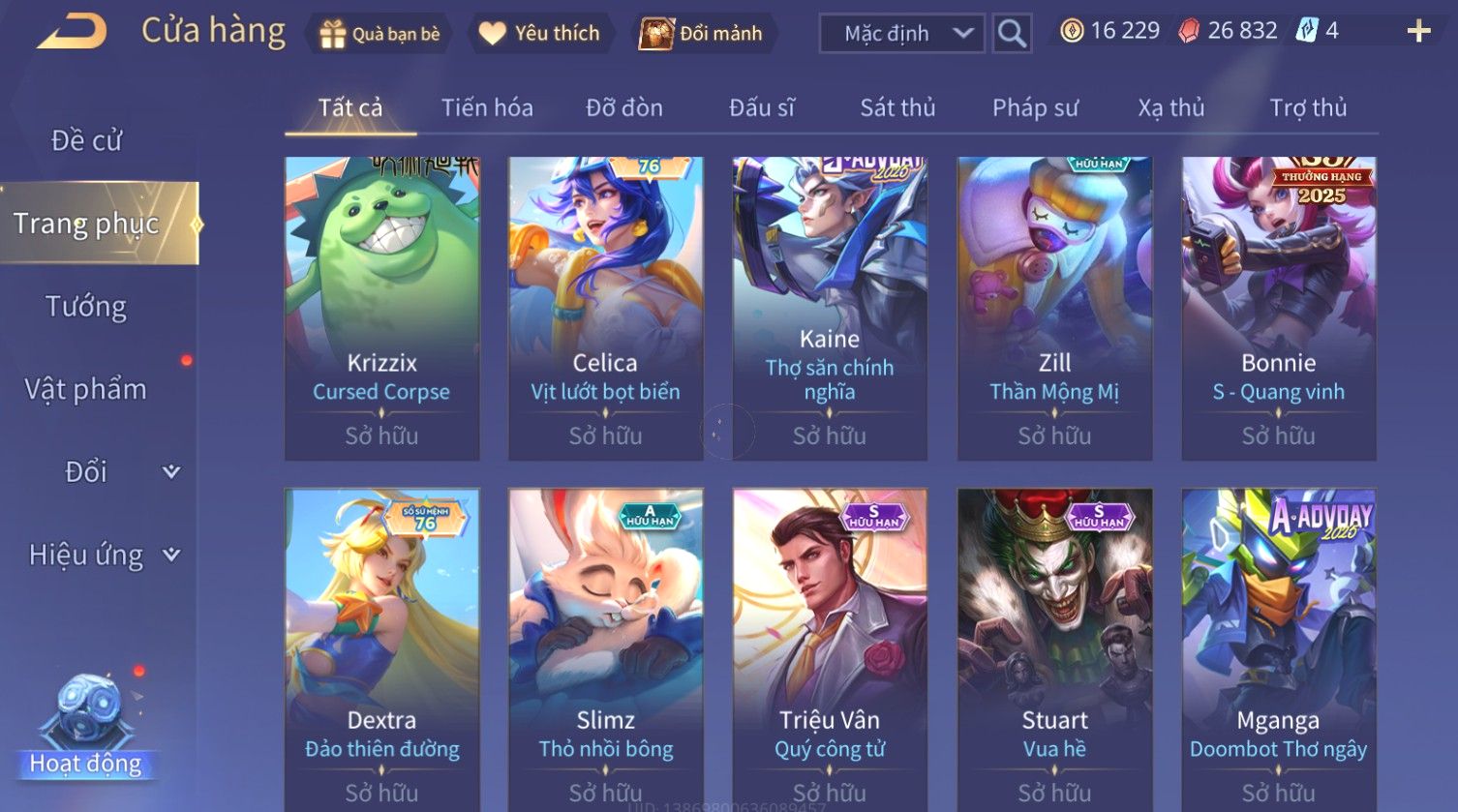Switch to the Đỡ đòn tab
The height and width of the screenshot is (812, 1458).
click(624, 107)
